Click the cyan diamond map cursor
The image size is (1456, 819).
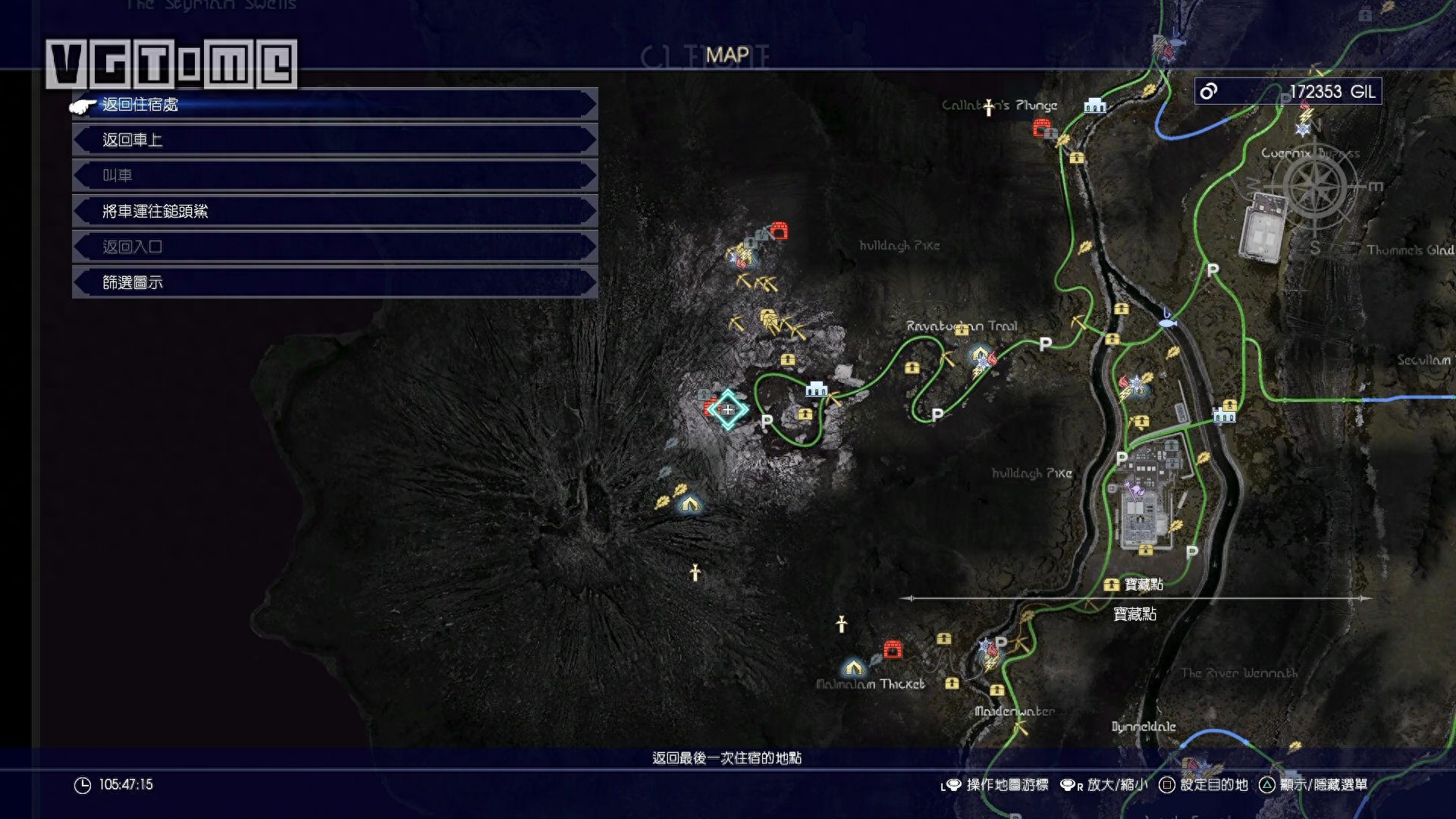[x=728, y=409]
